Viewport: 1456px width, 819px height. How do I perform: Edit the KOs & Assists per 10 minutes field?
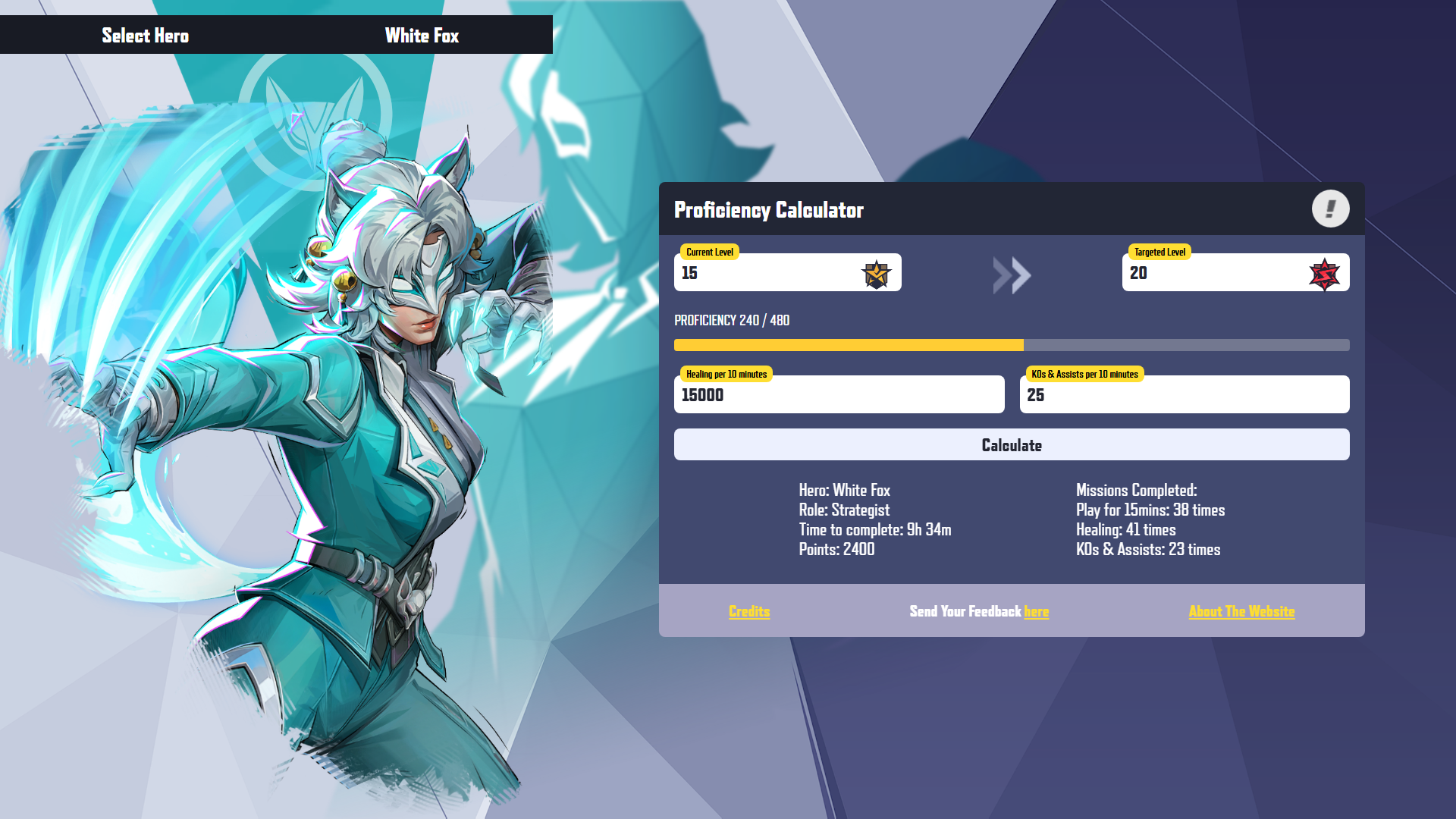[x=1184, y=395]
